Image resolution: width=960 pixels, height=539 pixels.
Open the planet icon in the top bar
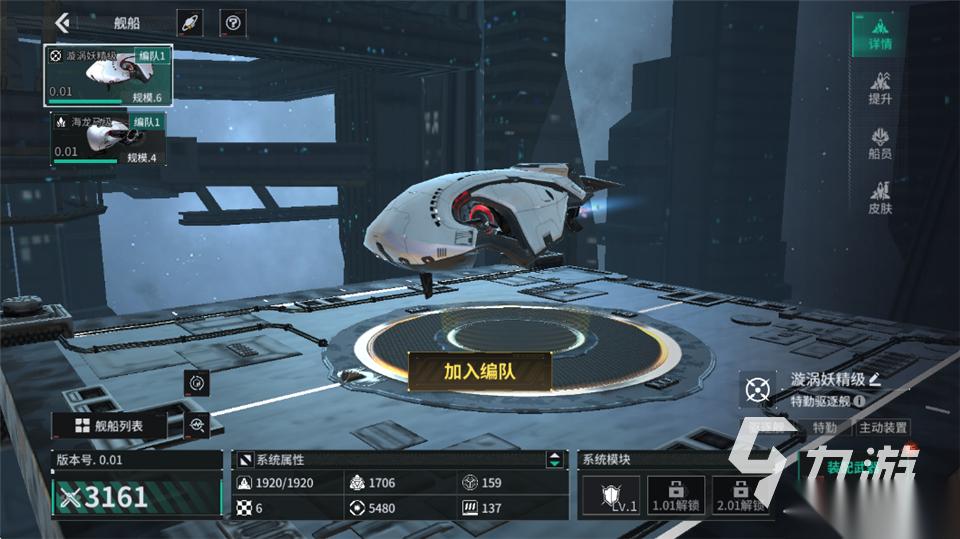pyautogui.click(x=189, y=22)
